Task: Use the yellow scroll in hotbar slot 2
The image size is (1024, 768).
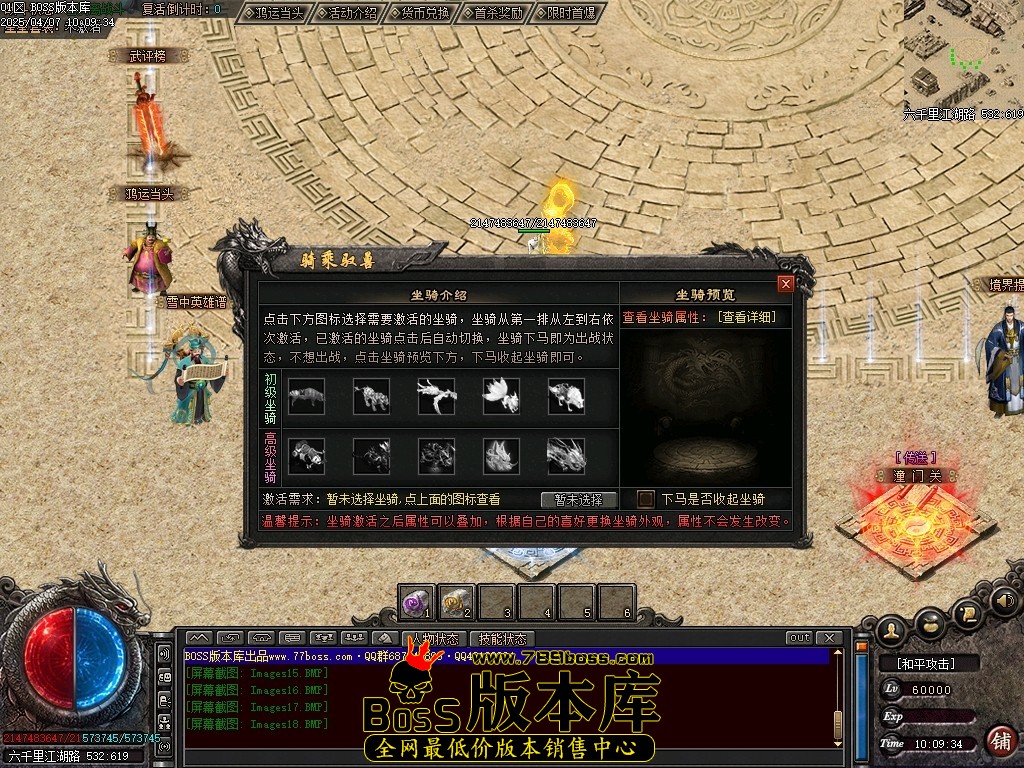Action: pos(457,602)
